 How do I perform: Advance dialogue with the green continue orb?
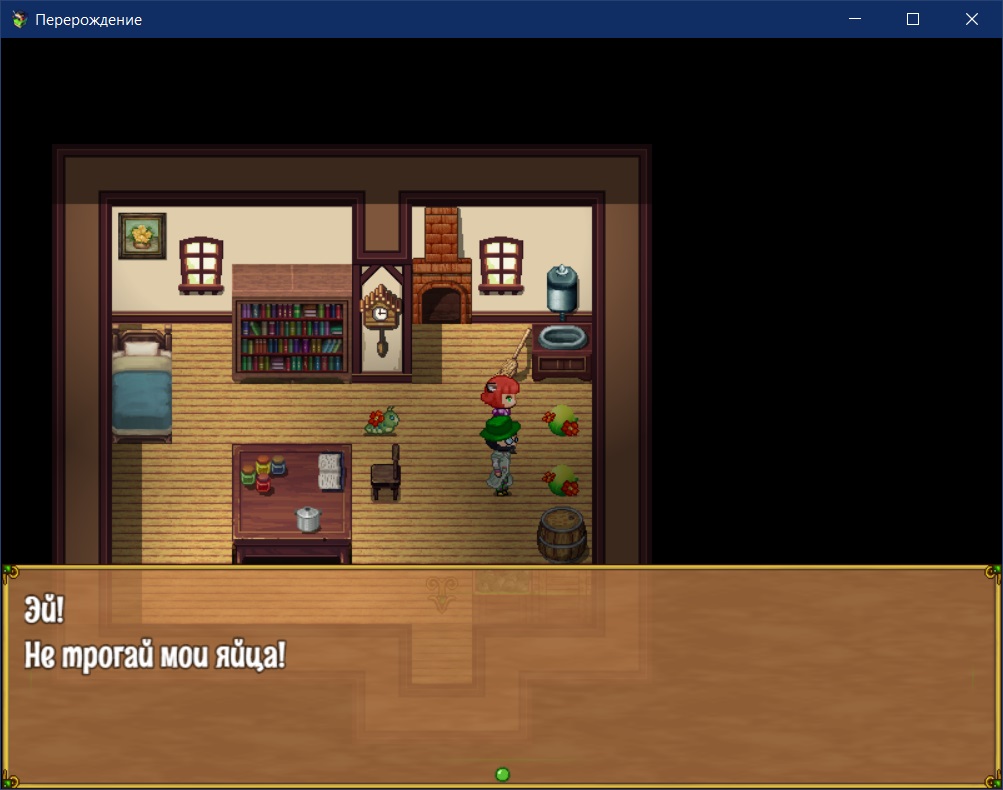click(503, 774)
